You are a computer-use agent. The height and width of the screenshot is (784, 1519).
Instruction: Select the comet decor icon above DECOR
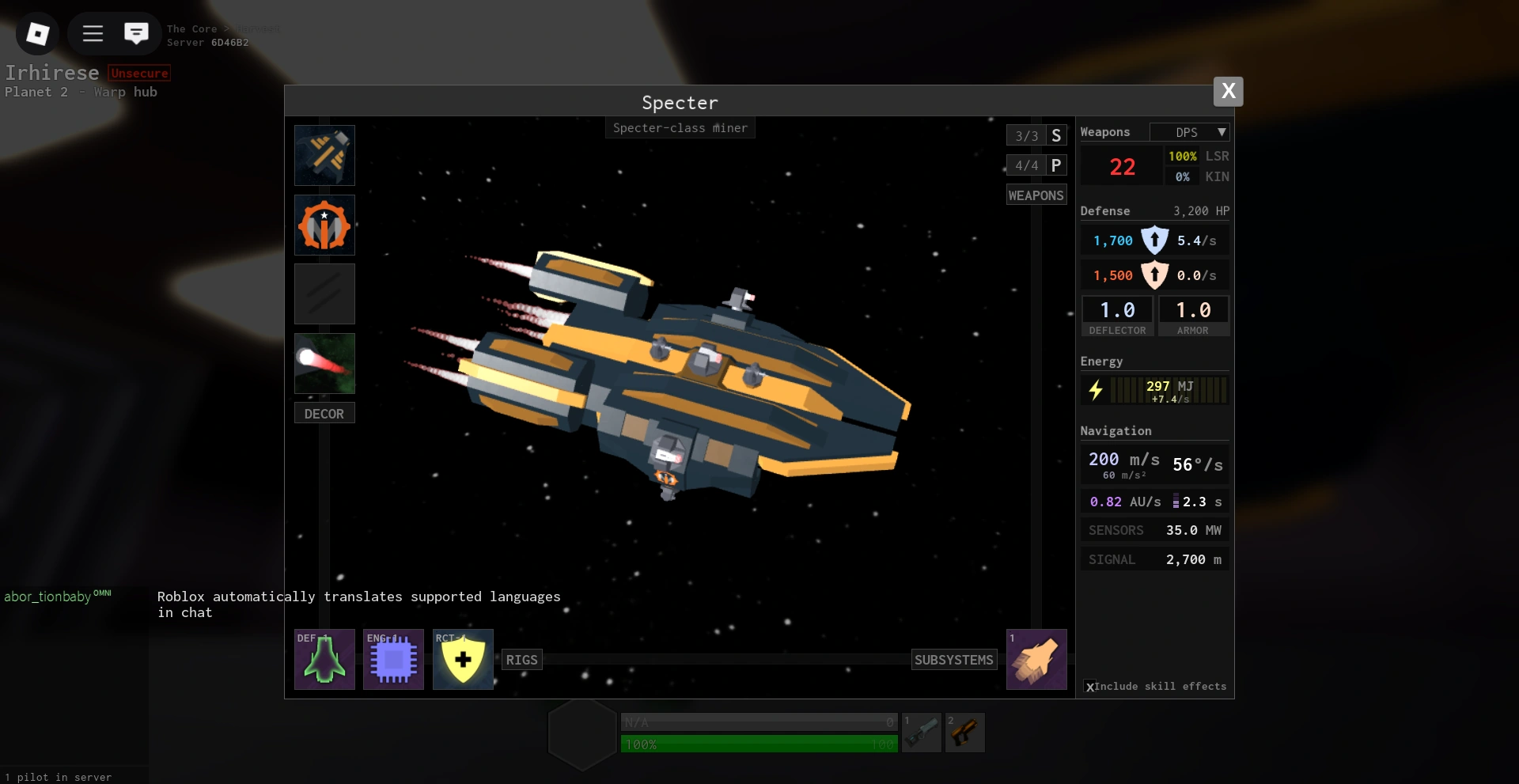click(x=324, y=363)
